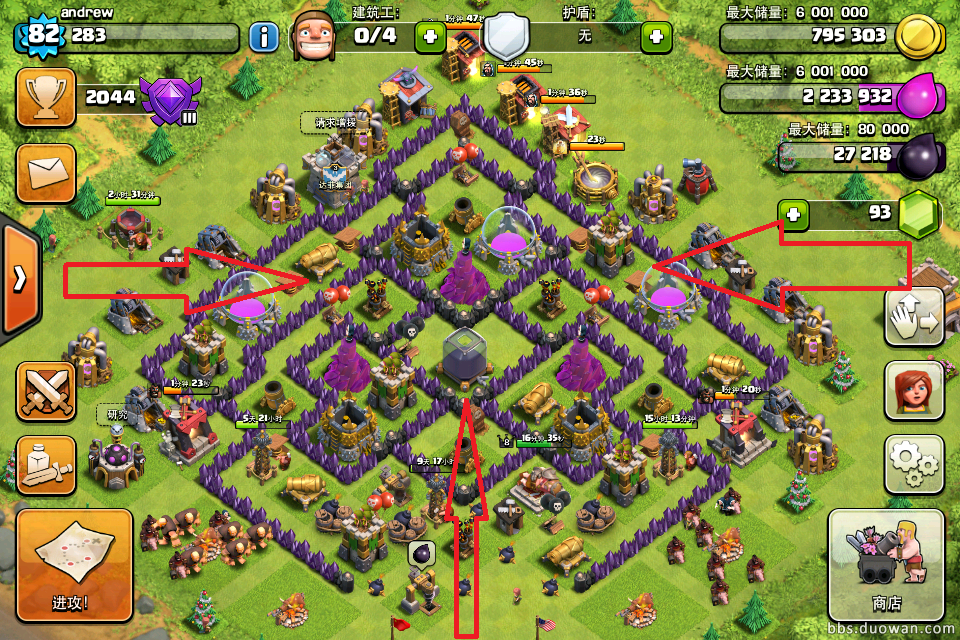
Task: Open the trophy rankings button
Action: pyautogui.click(x=46, y=98)
